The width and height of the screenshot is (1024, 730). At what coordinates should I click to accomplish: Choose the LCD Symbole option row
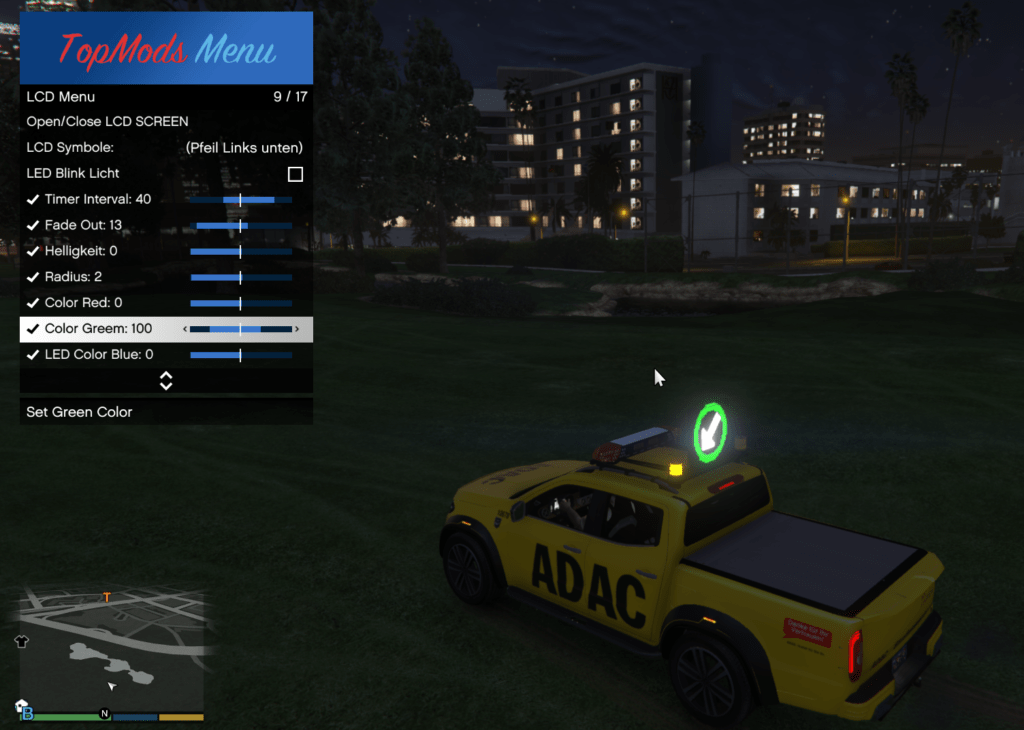click(x=165, y=148)
